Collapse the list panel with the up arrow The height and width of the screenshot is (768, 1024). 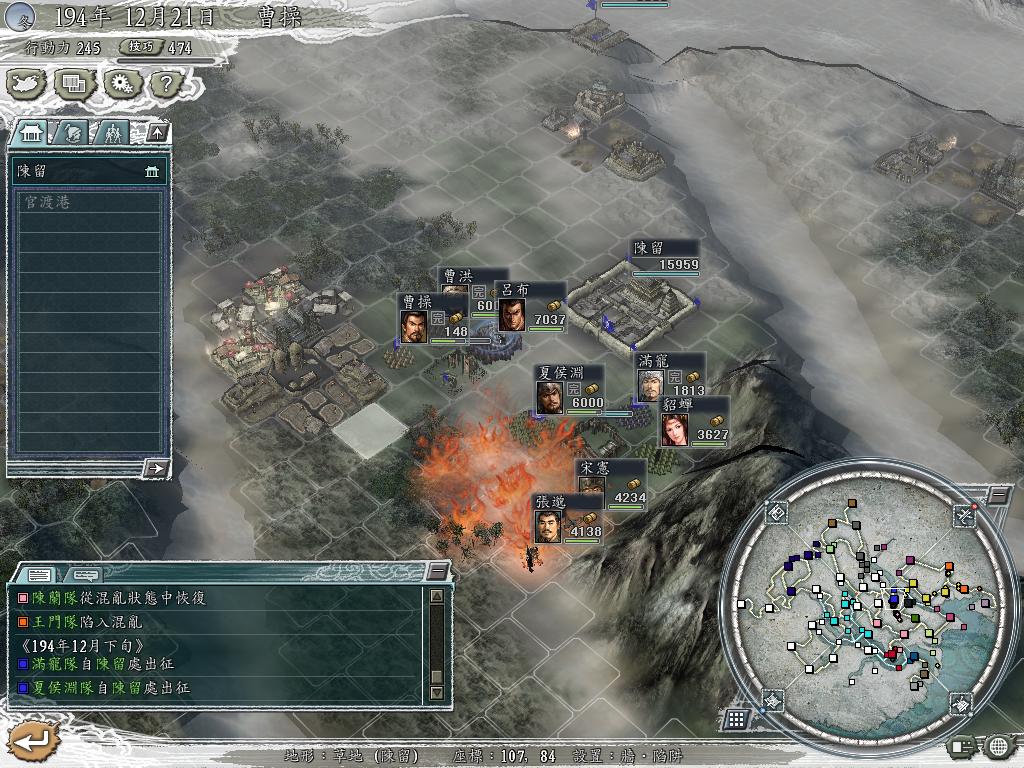click(157, 132)
